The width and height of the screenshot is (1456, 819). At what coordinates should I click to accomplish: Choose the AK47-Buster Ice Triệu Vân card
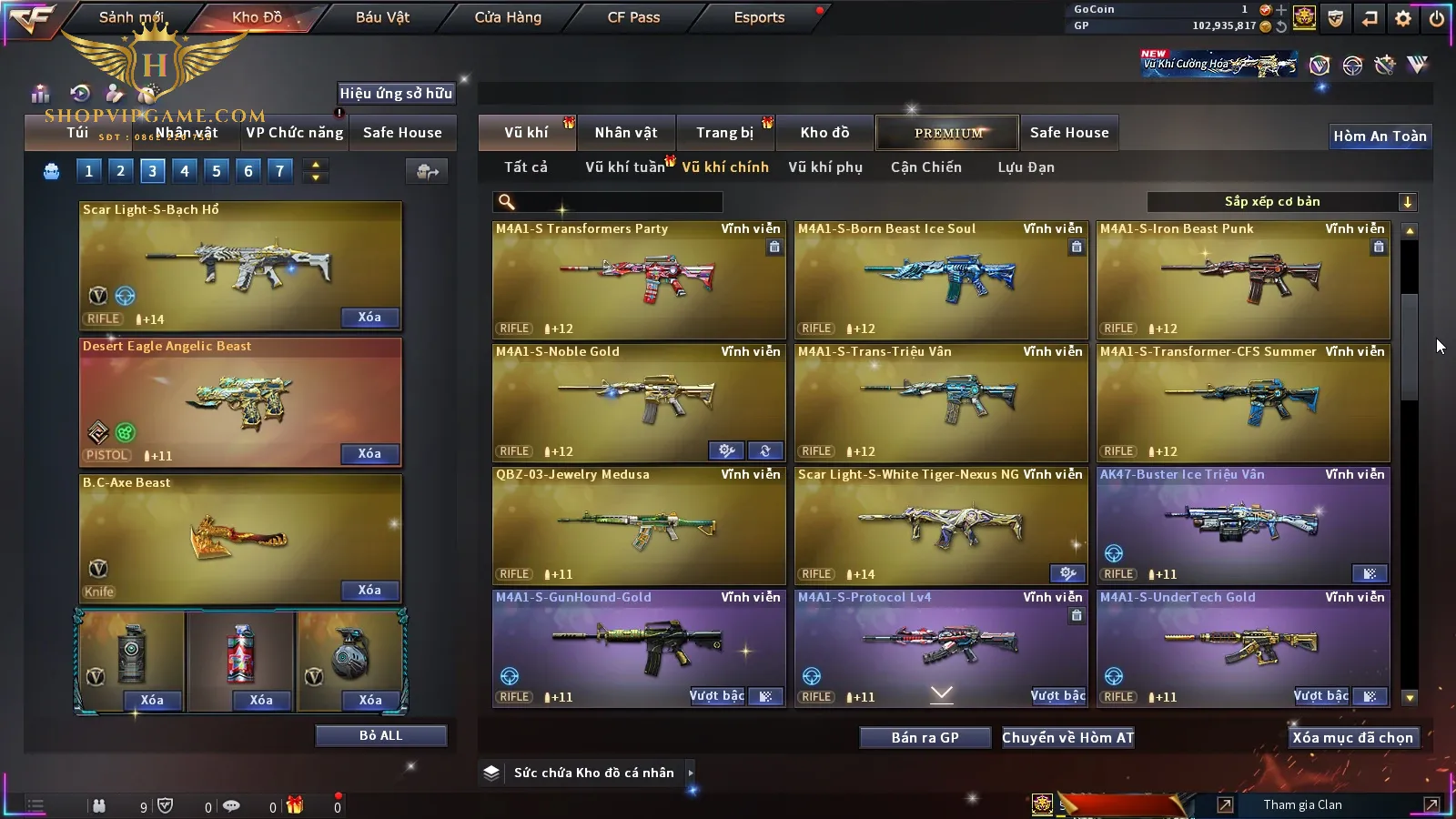pos(1242,525)
